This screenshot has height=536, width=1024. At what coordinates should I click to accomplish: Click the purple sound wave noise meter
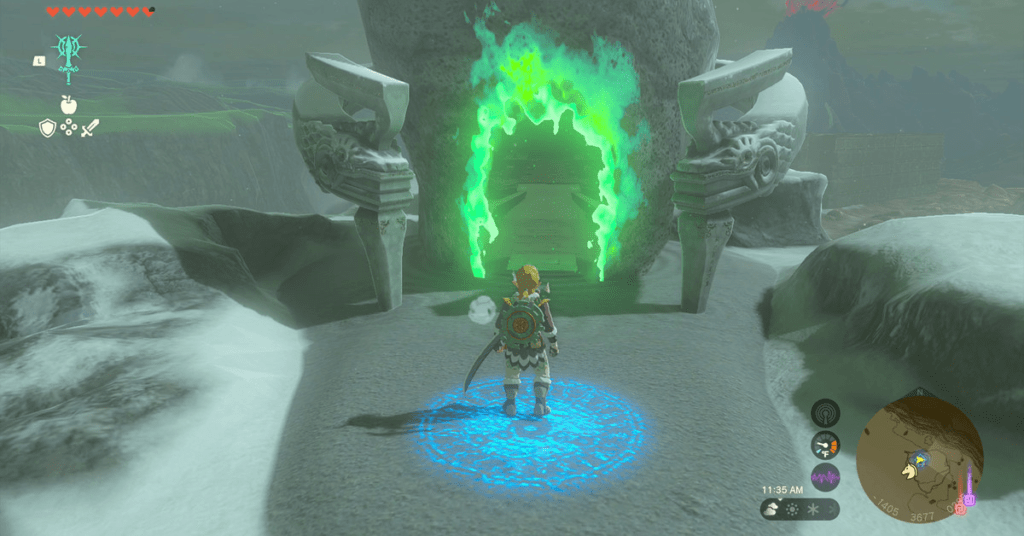tap(825, 477)
